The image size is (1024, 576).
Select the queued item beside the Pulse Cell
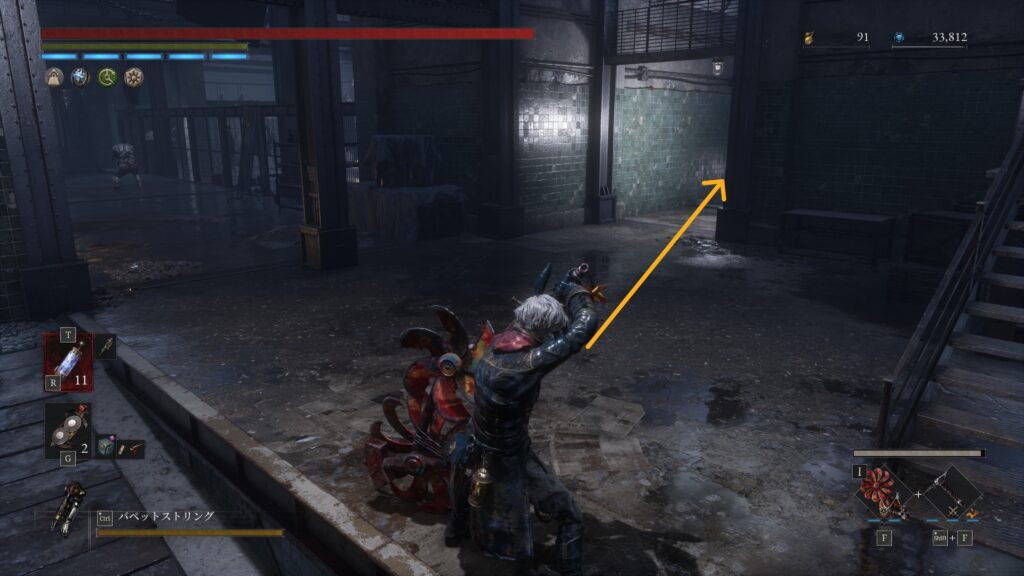pyautogui.click(x=106, y=346)
